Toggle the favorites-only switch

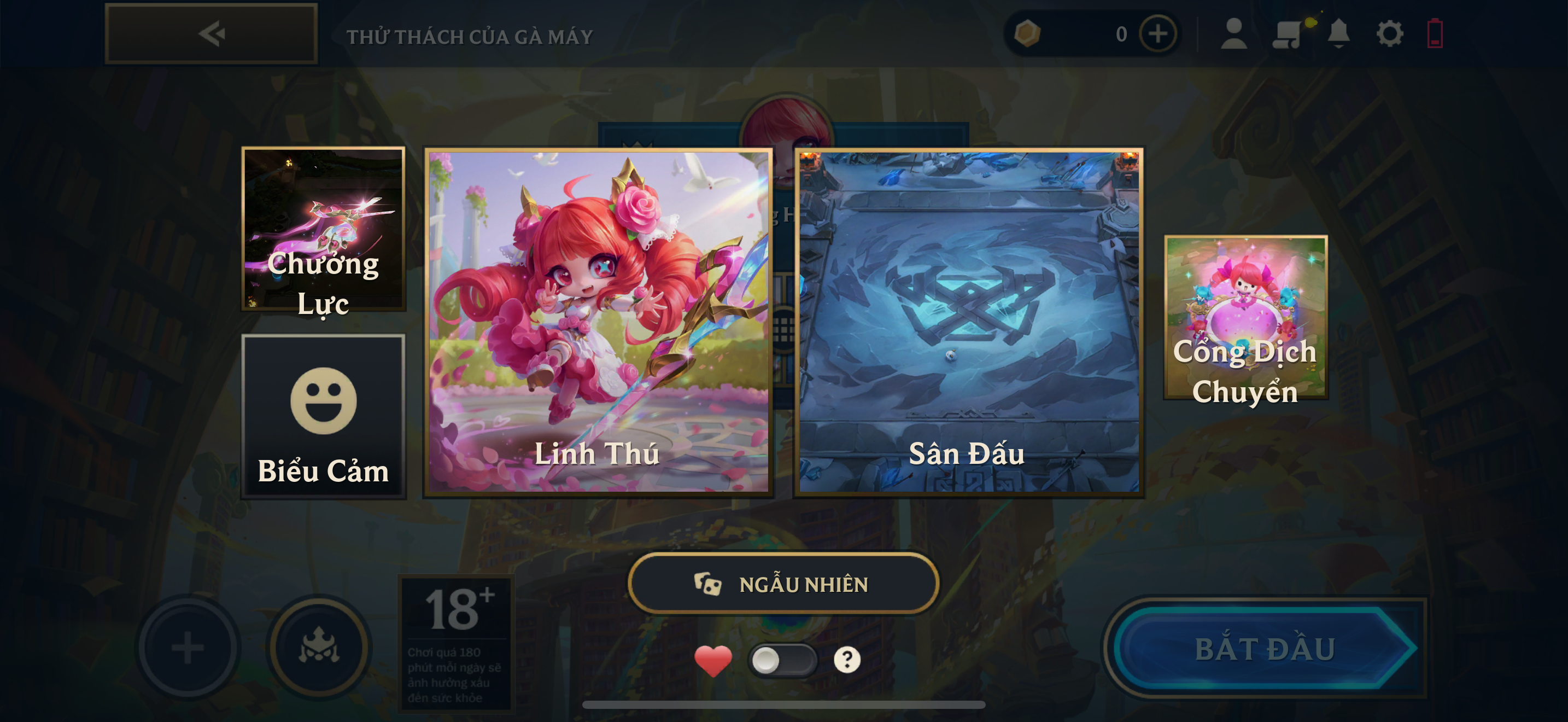coord(782,660)
